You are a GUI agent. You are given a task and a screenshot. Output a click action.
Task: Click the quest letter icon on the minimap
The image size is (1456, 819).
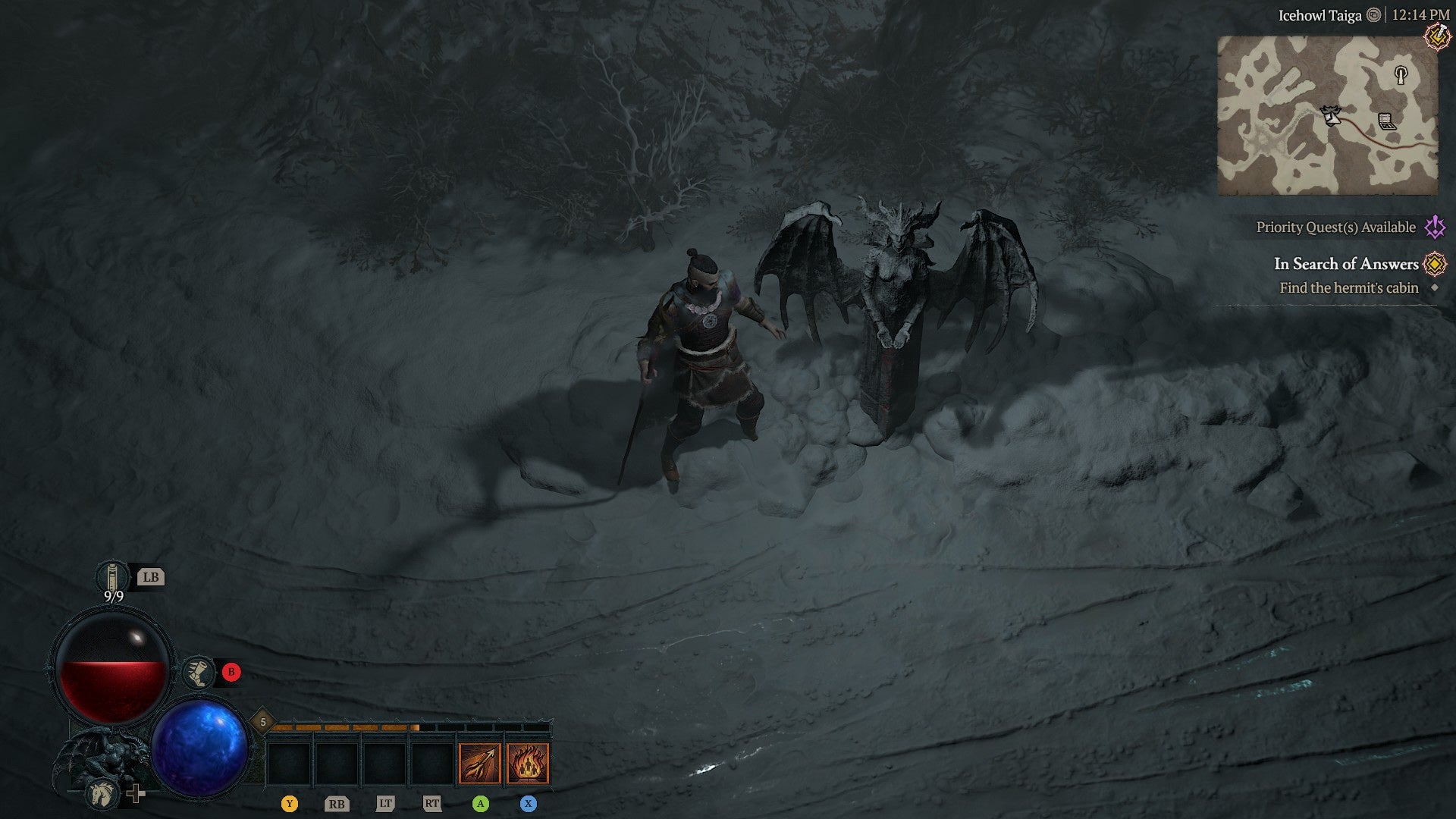pyautogui.click(x=1388, y=122)
